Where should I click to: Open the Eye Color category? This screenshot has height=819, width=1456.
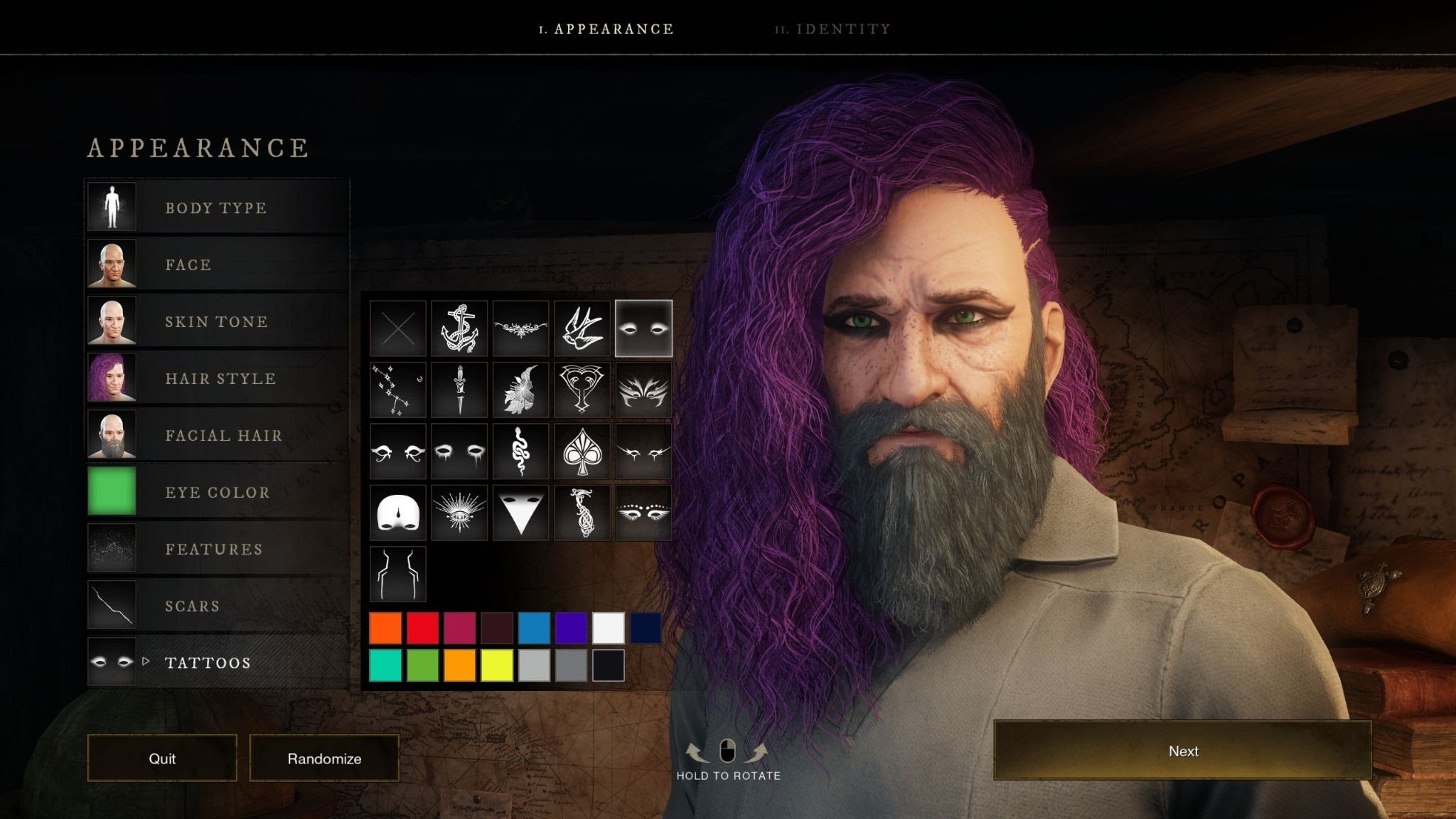click(216, 492)
